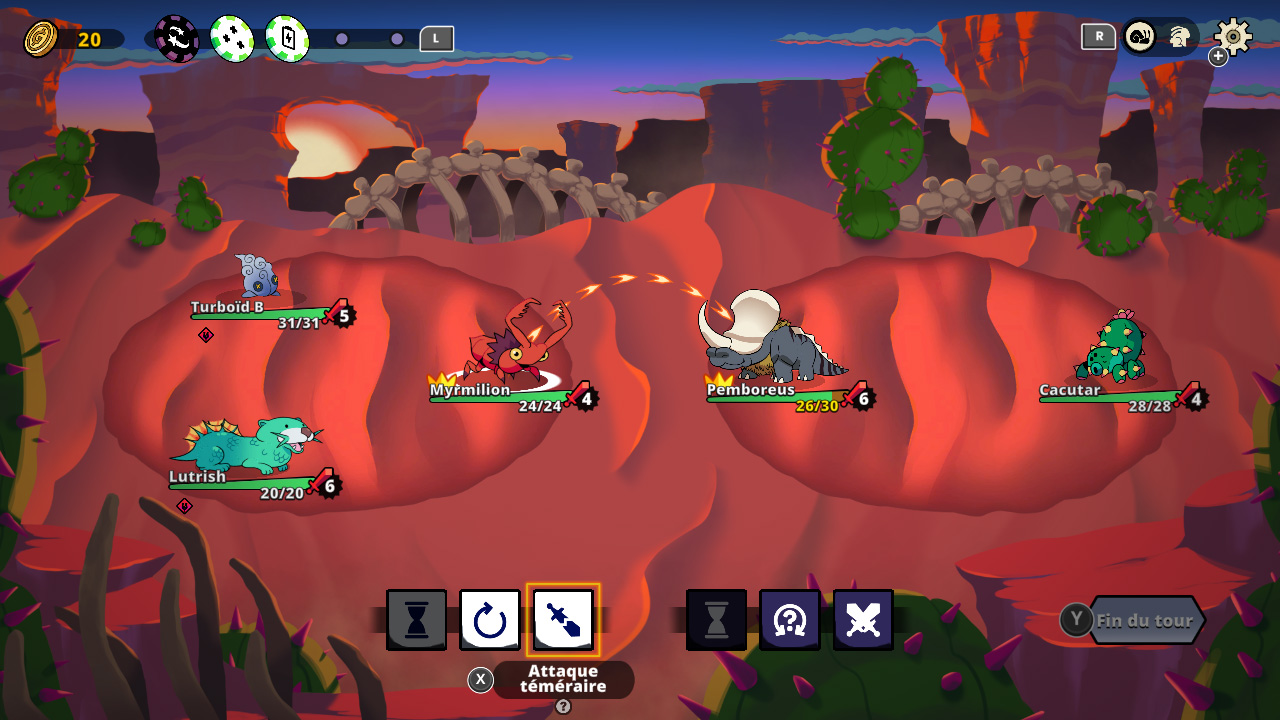1280x720 pixels.
Task: Inspect the enemy's question mark cycle action
Action: point(790,620)
